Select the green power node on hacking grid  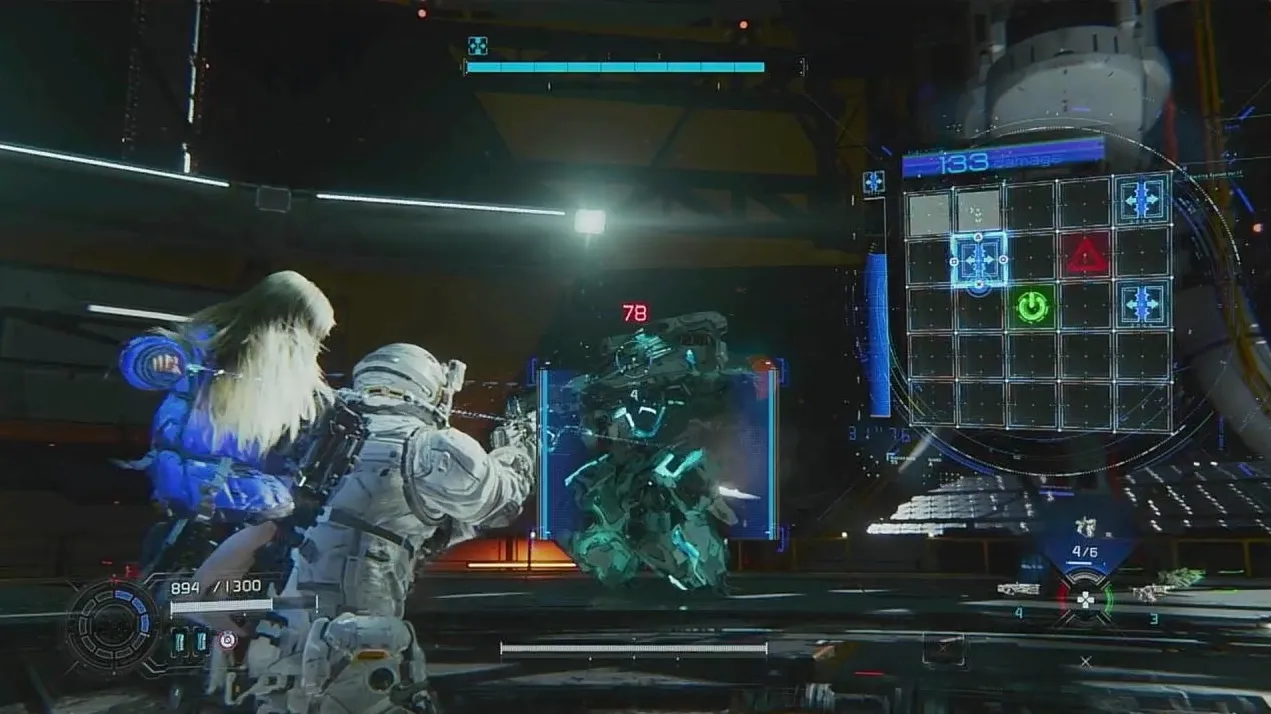pyautogui.click(x=1032, y=306)
